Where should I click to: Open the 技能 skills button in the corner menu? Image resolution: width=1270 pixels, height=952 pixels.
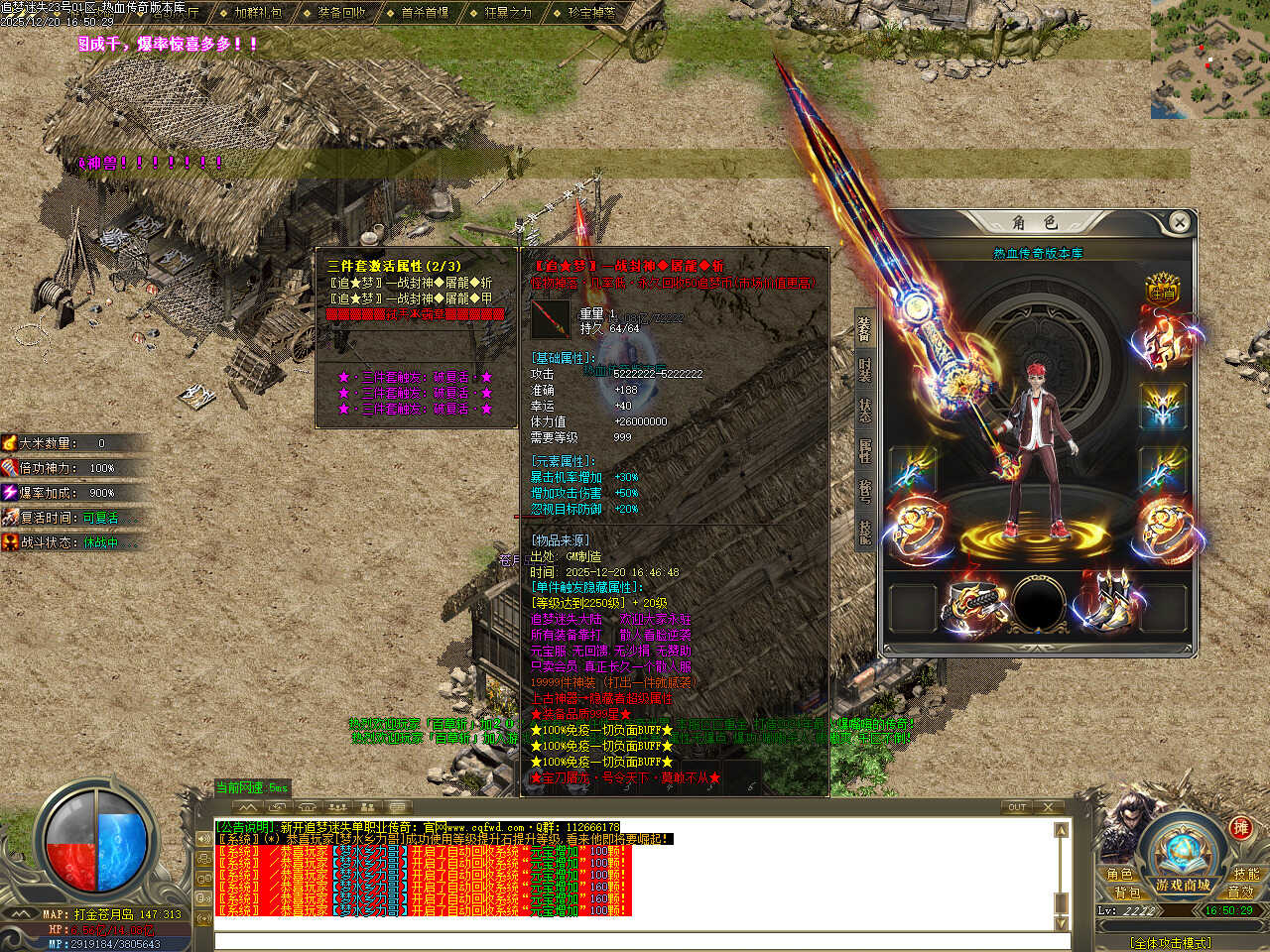[x=1246, y=874]
